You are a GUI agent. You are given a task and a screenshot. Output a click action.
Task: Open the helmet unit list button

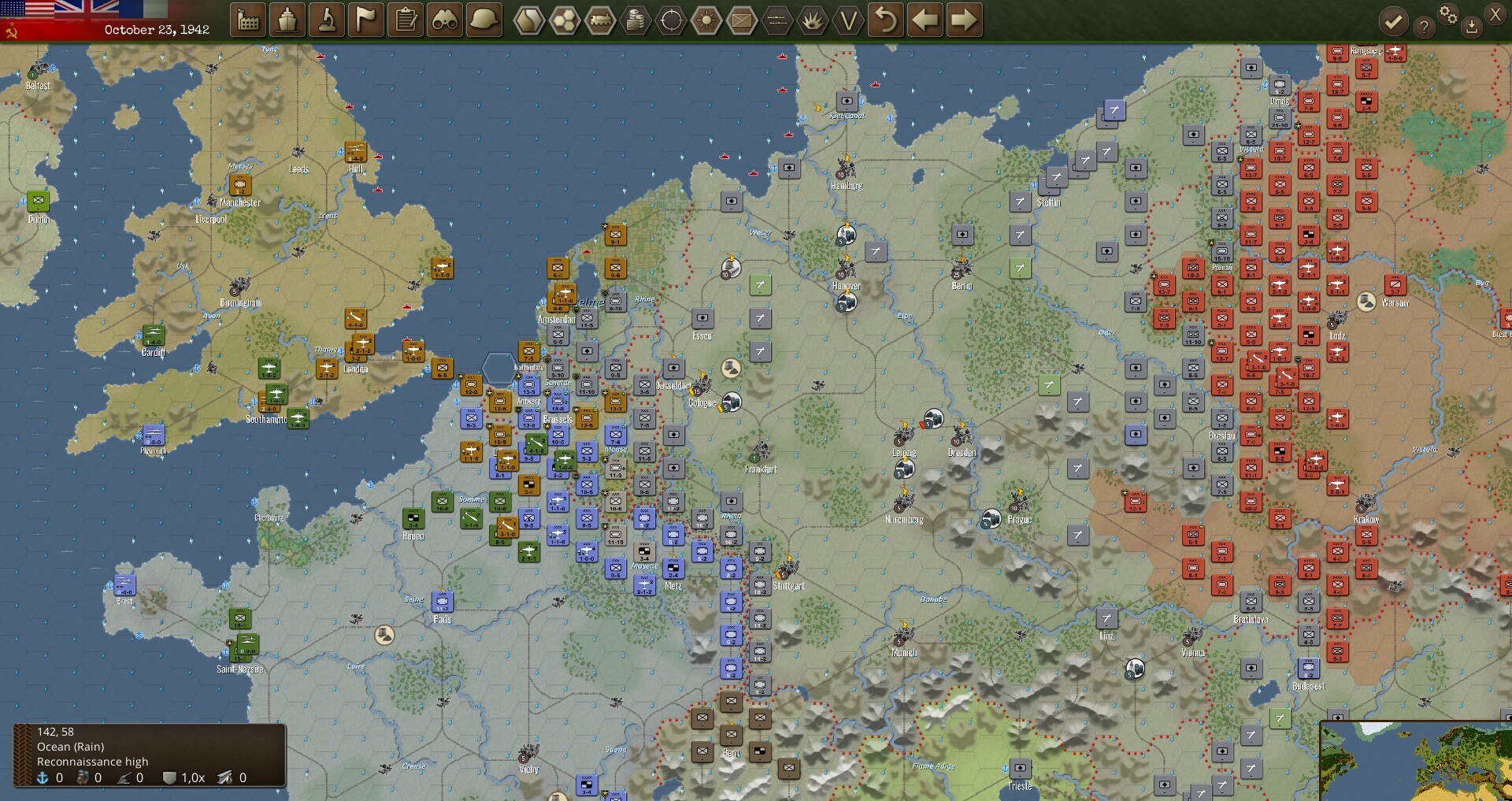coord(484,20)
